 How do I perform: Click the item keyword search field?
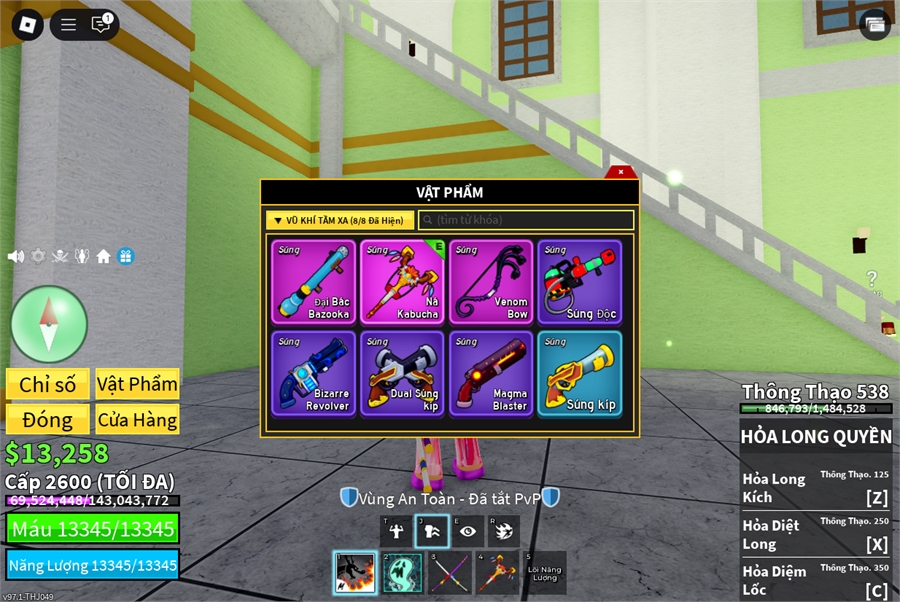click(x=526, y=220)
